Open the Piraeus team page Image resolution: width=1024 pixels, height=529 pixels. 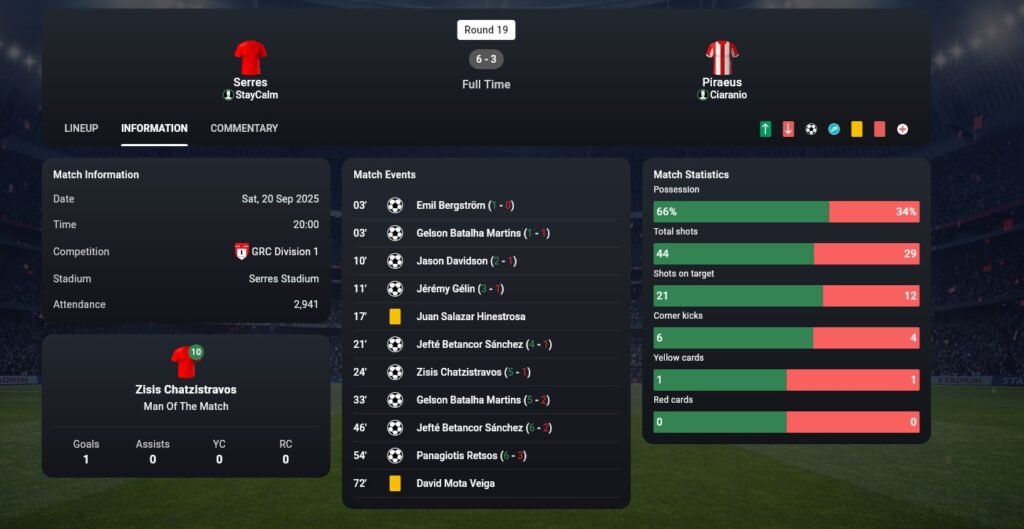(x=722, y=82)
